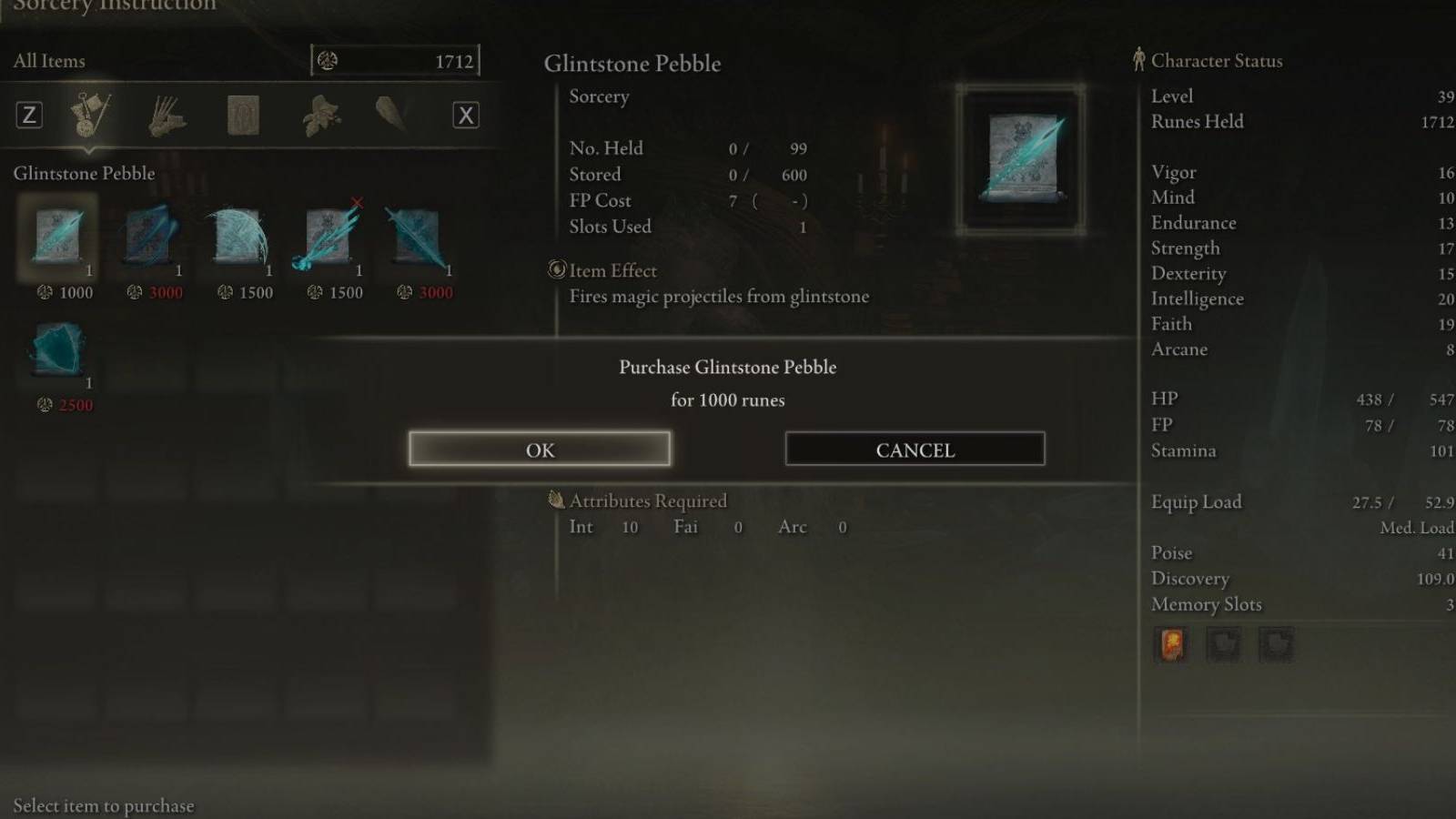Click the Z page-switch button

(30, 115)
